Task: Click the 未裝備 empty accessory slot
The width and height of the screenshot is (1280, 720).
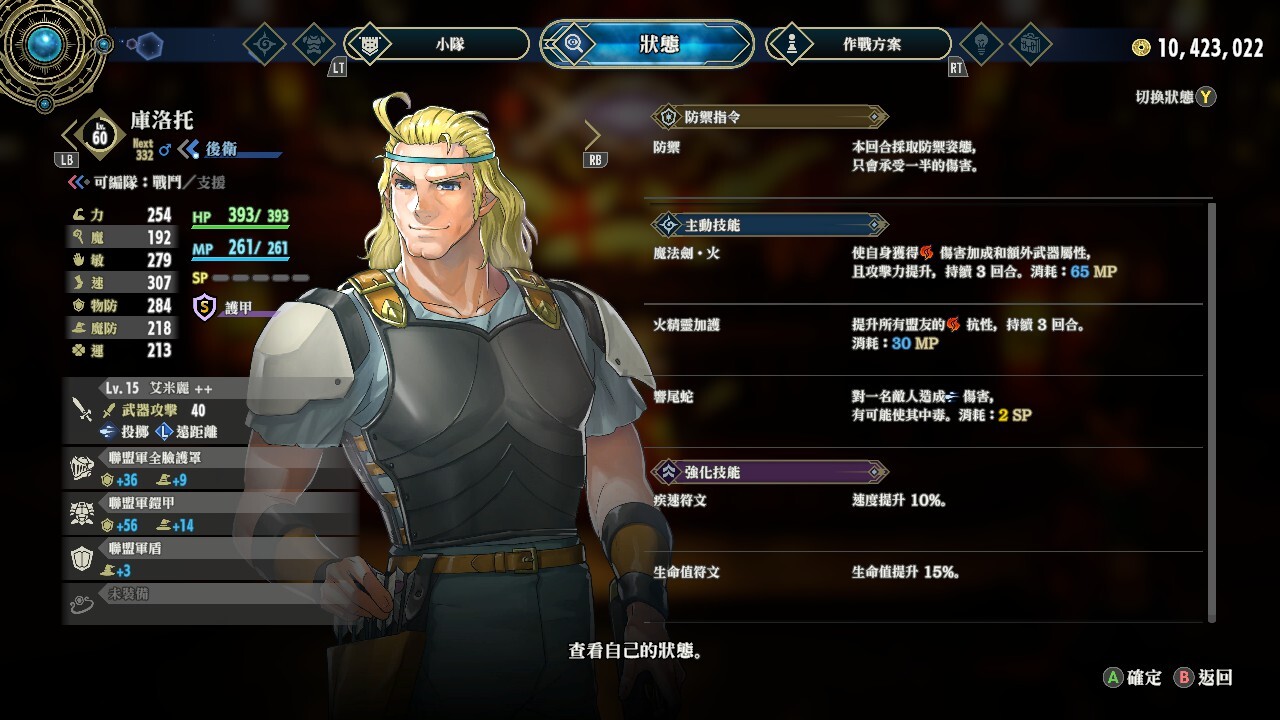Action: 210,598
